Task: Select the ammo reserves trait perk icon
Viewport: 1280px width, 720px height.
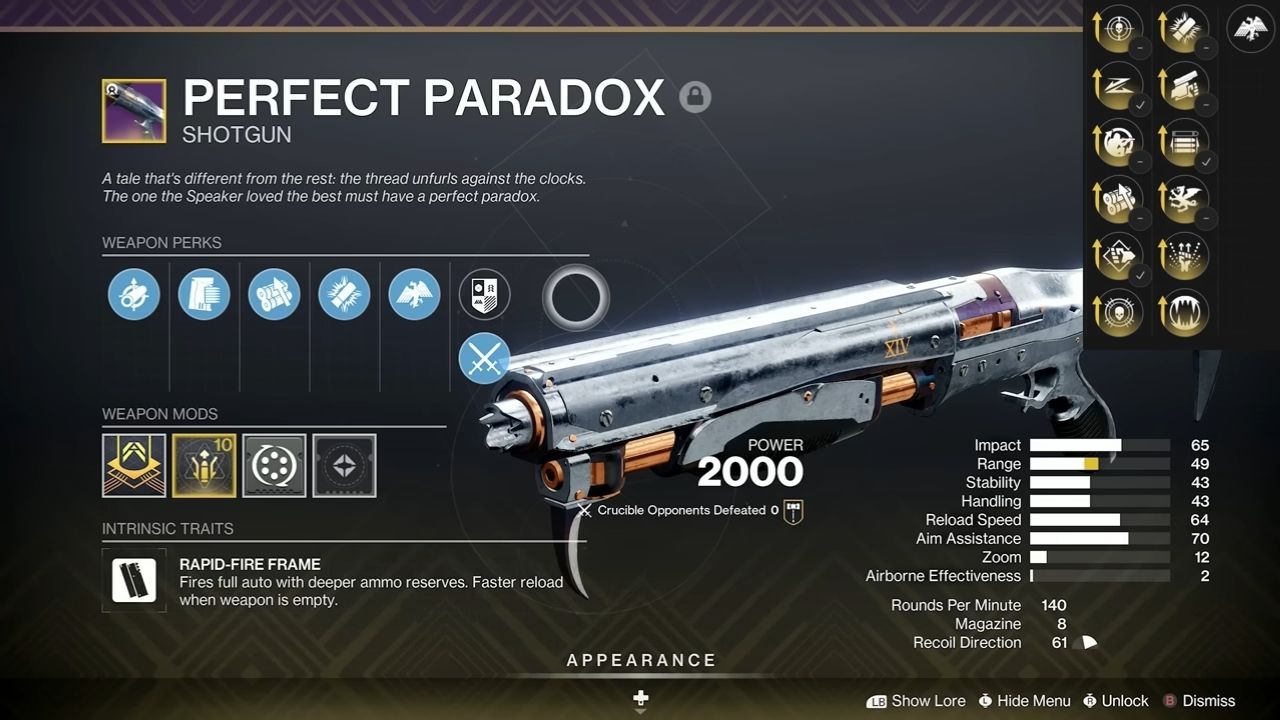Action: [274, 294]
